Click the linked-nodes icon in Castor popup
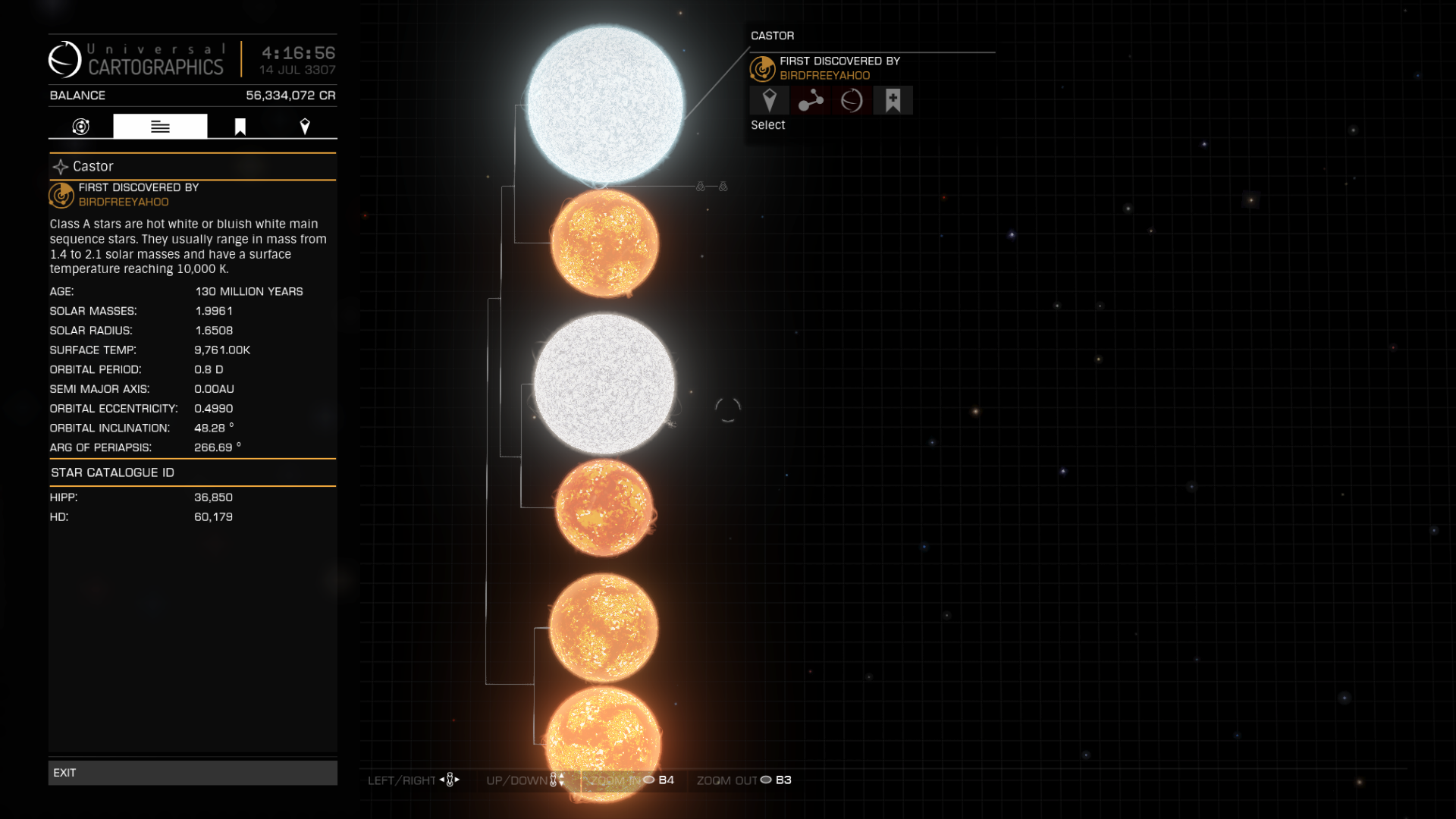Image resolution: width=1456 pixels, height=819 pixels. point(811,100)
